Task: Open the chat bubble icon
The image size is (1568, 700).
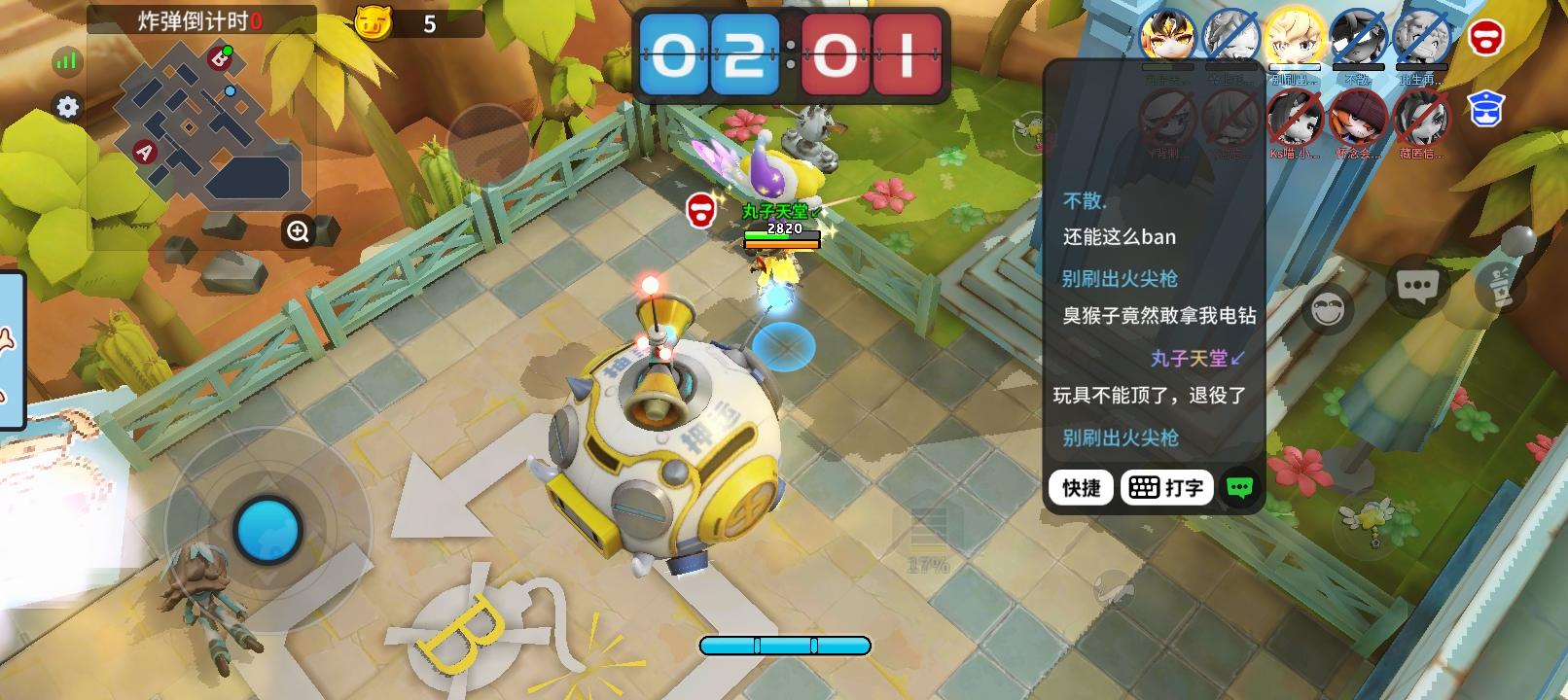Action: pyautogui.click(x=1416, y=287)
